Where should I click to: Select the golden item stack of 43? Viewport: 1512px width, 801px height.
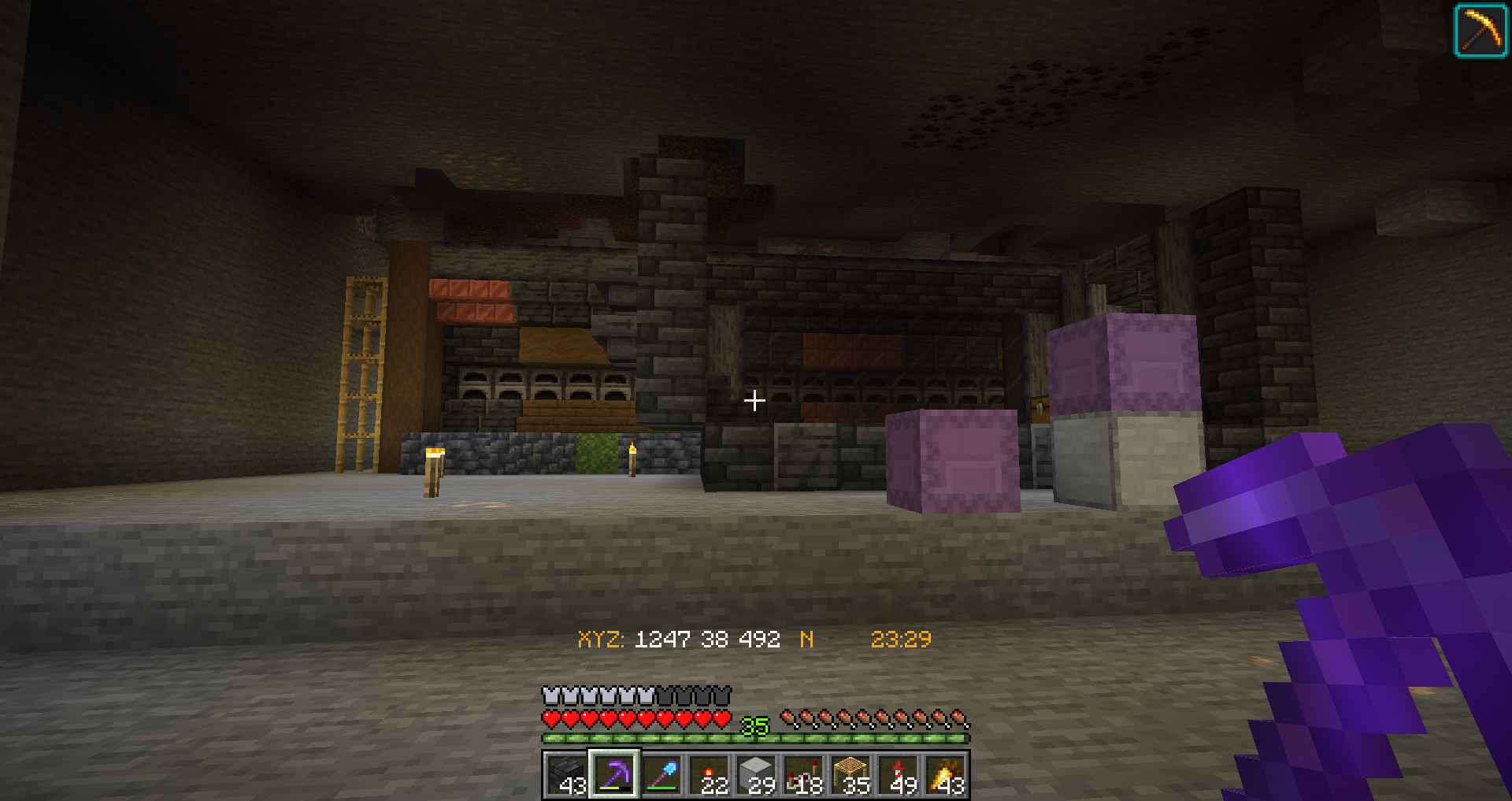946,774
